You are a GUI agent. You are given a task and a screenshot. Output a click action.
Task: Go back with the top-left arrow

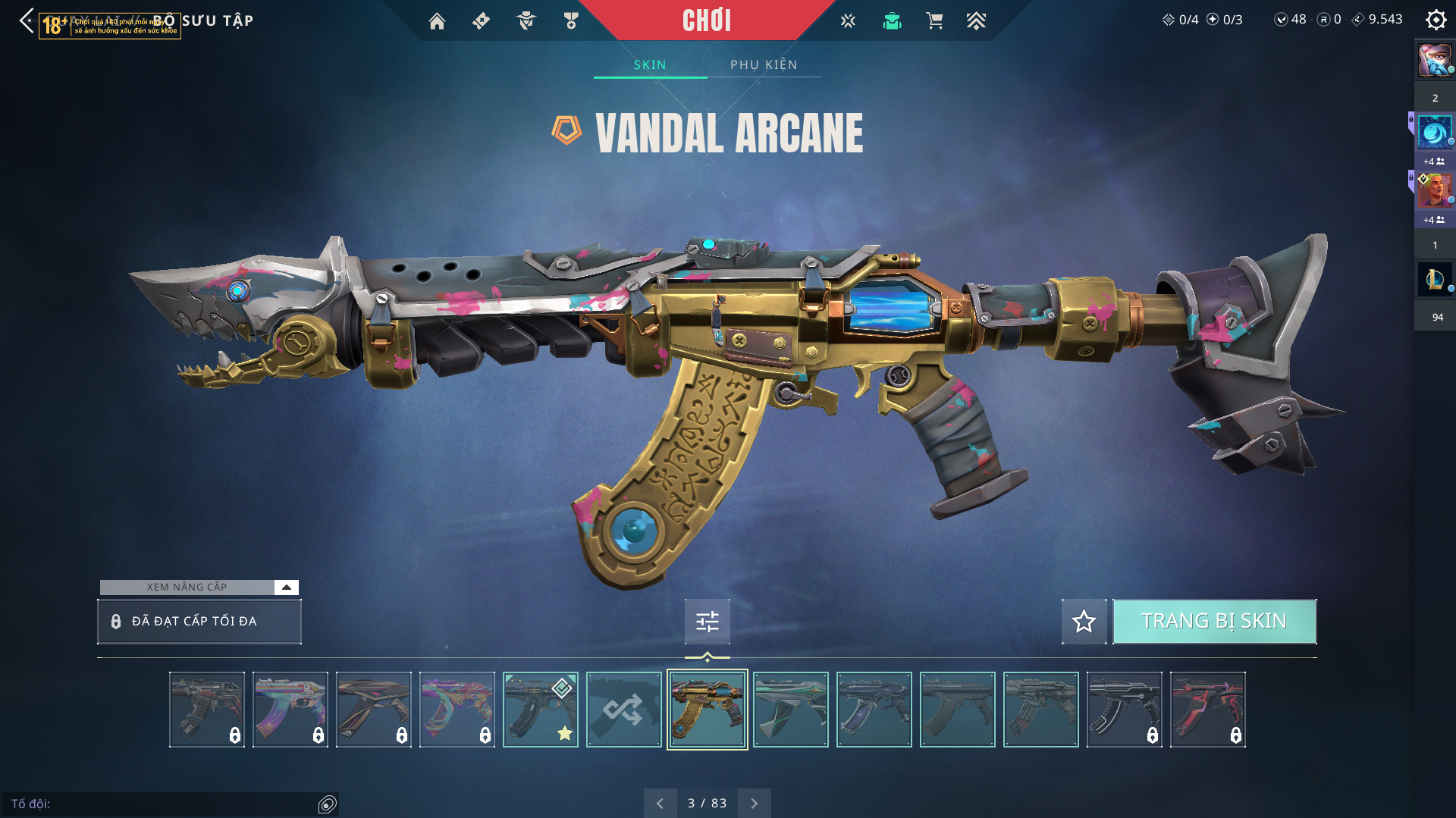point(27,20)
